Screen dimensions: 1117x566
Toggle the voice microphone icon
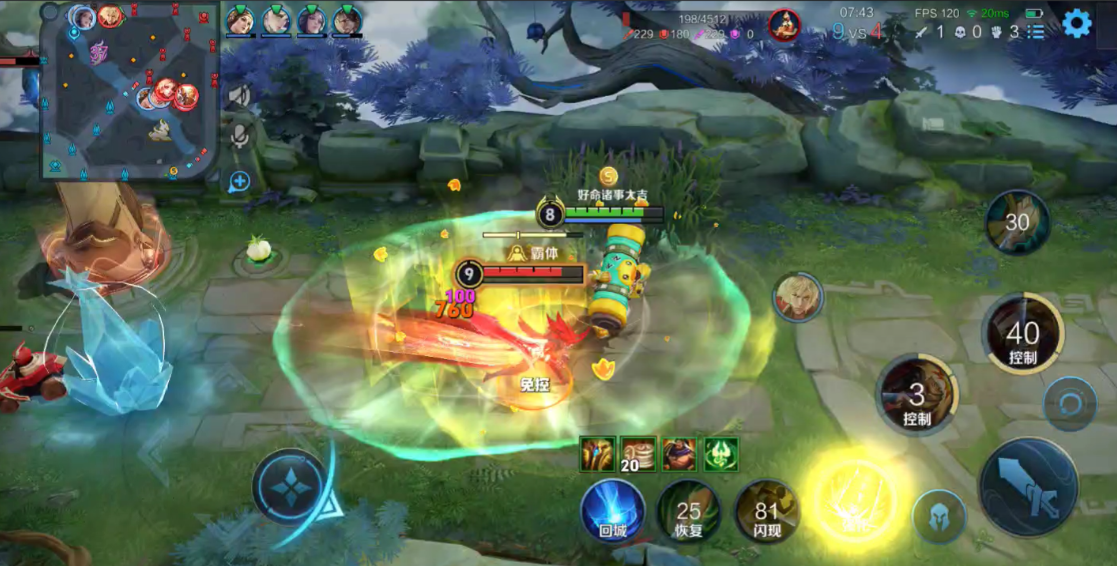[239, 139]
